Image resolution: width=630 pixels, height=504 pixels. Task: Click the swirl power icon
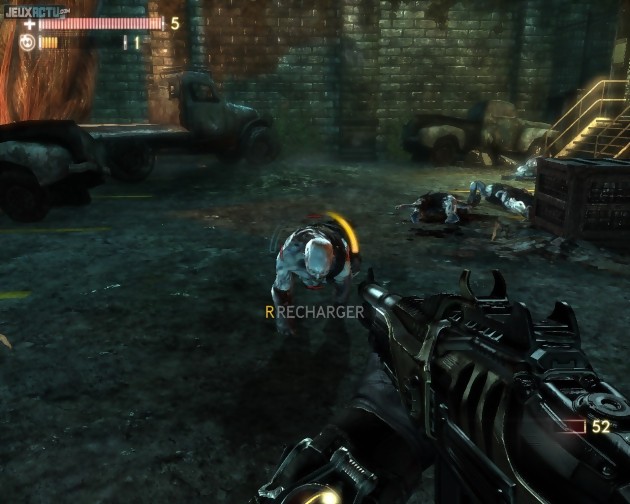coord(28,42)
